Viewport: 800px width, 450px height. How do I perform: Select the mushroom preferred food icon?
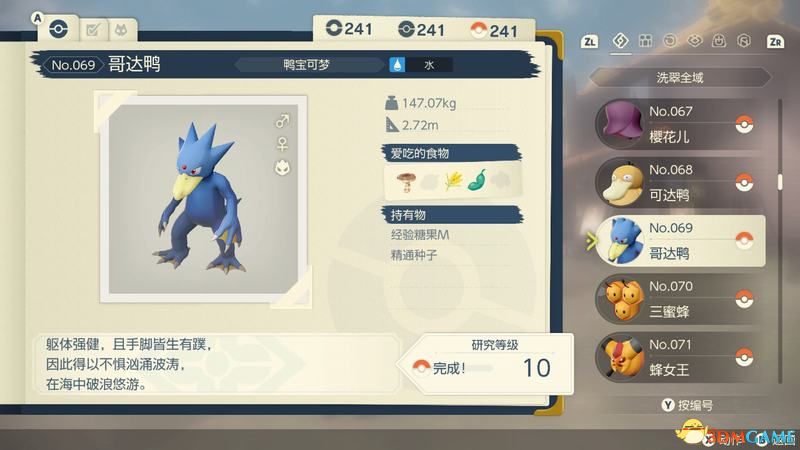(x=404, y=181)
